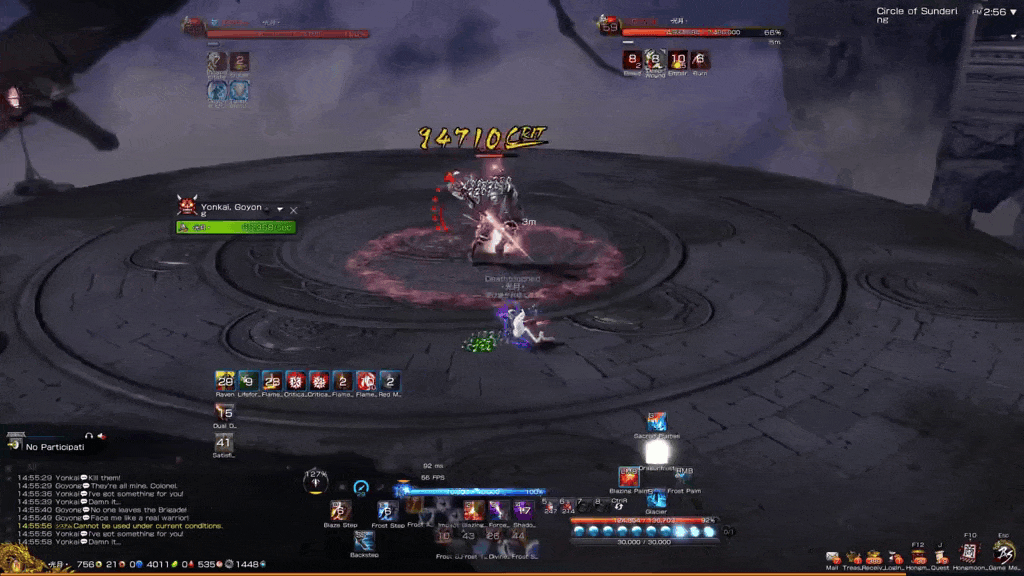
Task: Open the Hongmoon Store icon
Action: (x=968, y=554)
